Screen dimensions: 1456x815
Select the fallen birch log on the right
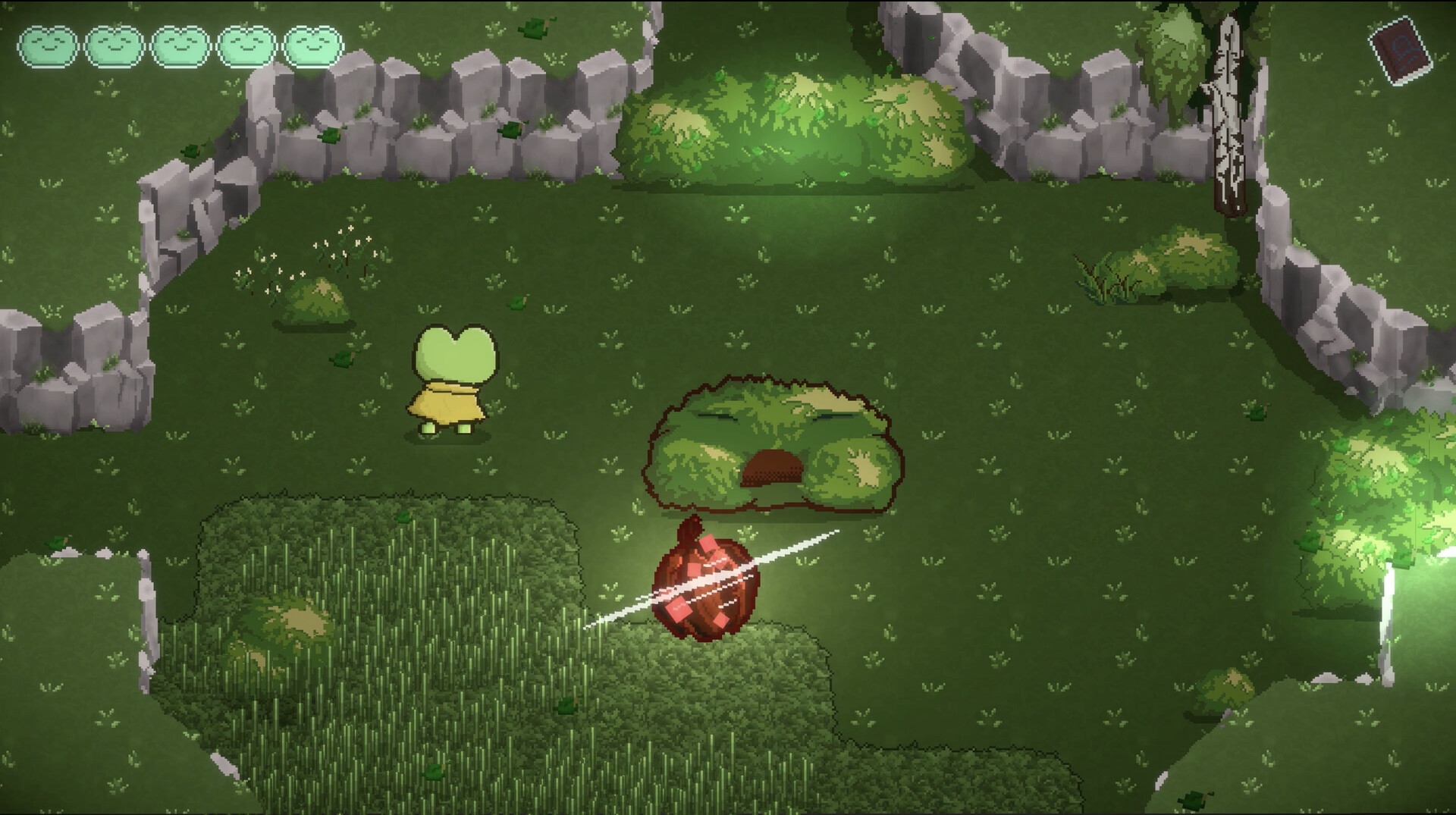1228,114
